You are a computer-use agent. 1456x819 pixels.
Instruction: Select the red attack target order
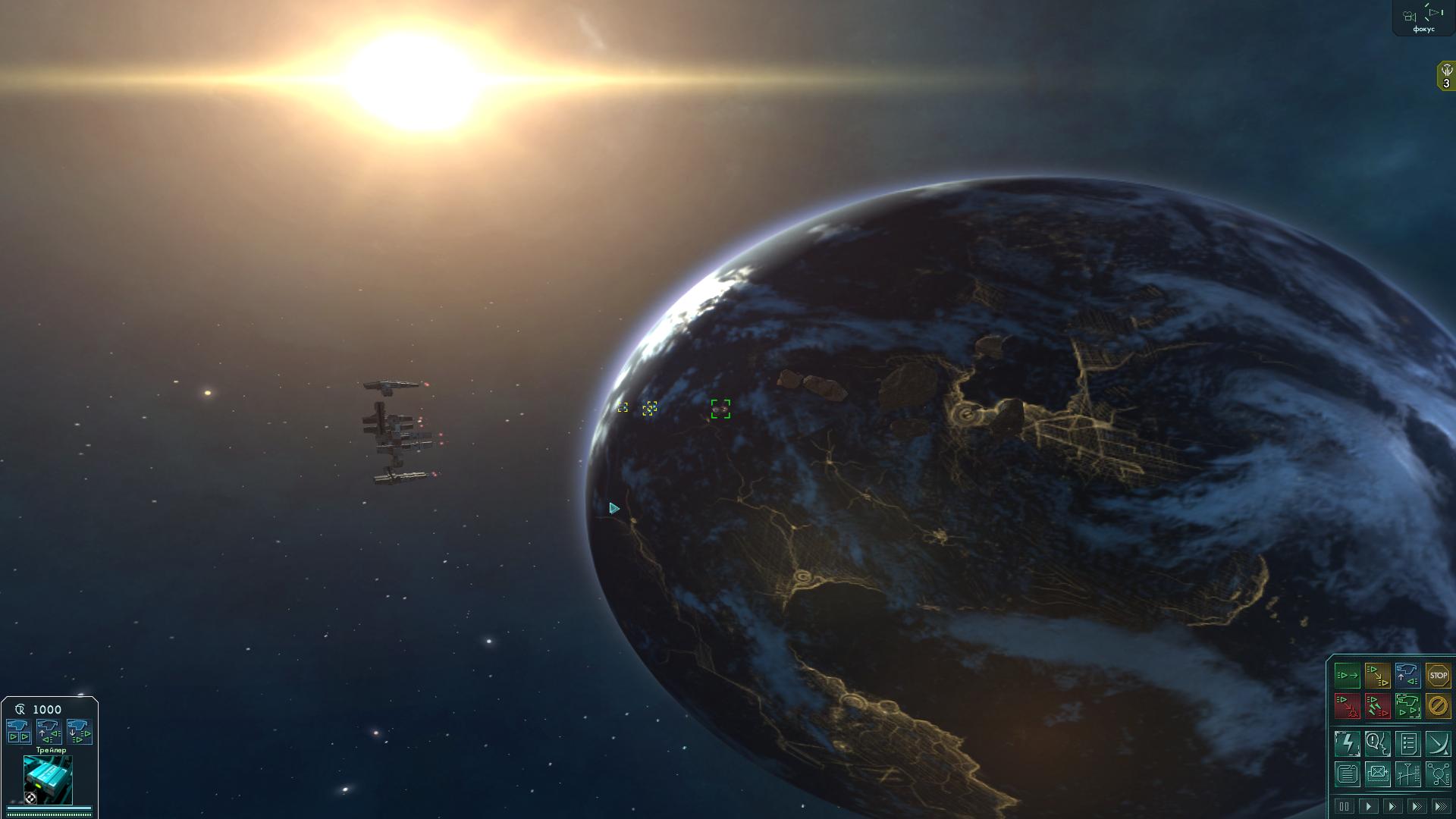1347,706
